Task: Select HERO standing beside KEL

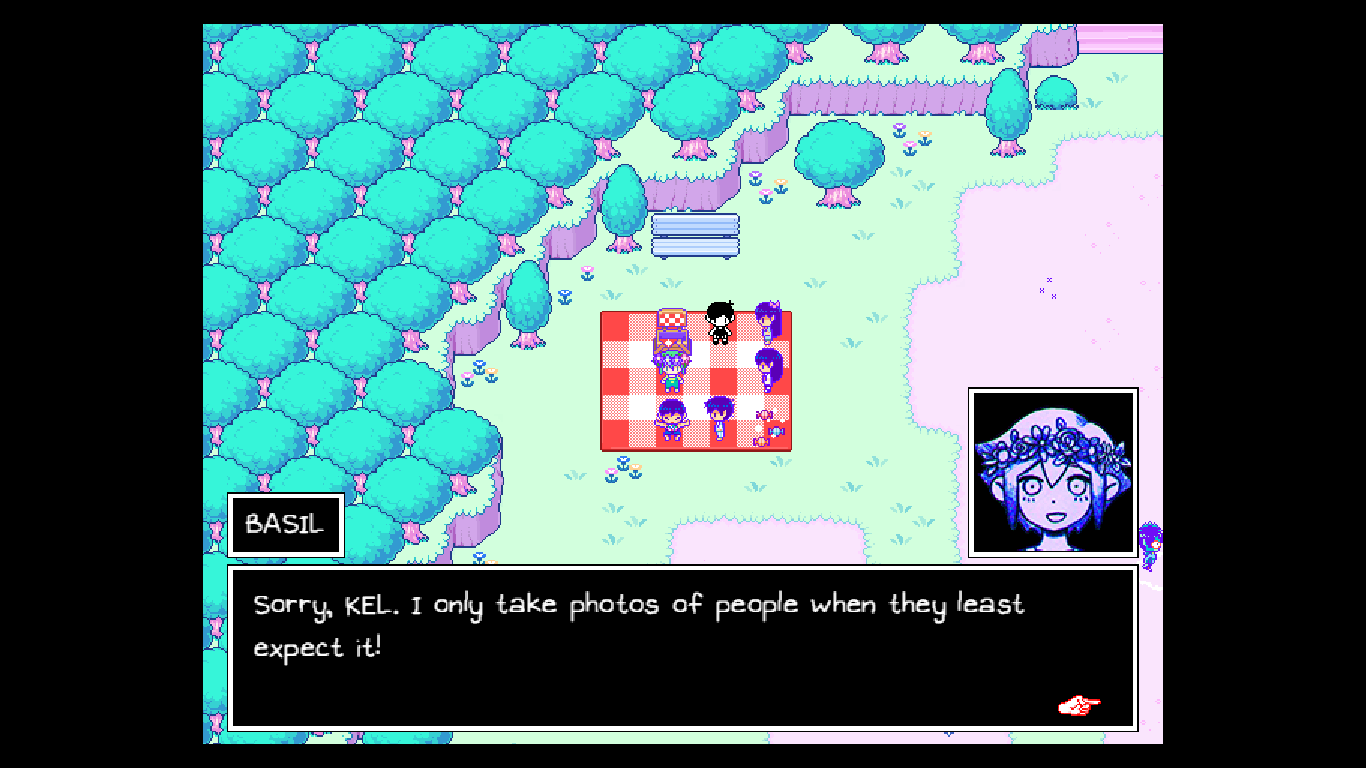Action: point(718,418)
